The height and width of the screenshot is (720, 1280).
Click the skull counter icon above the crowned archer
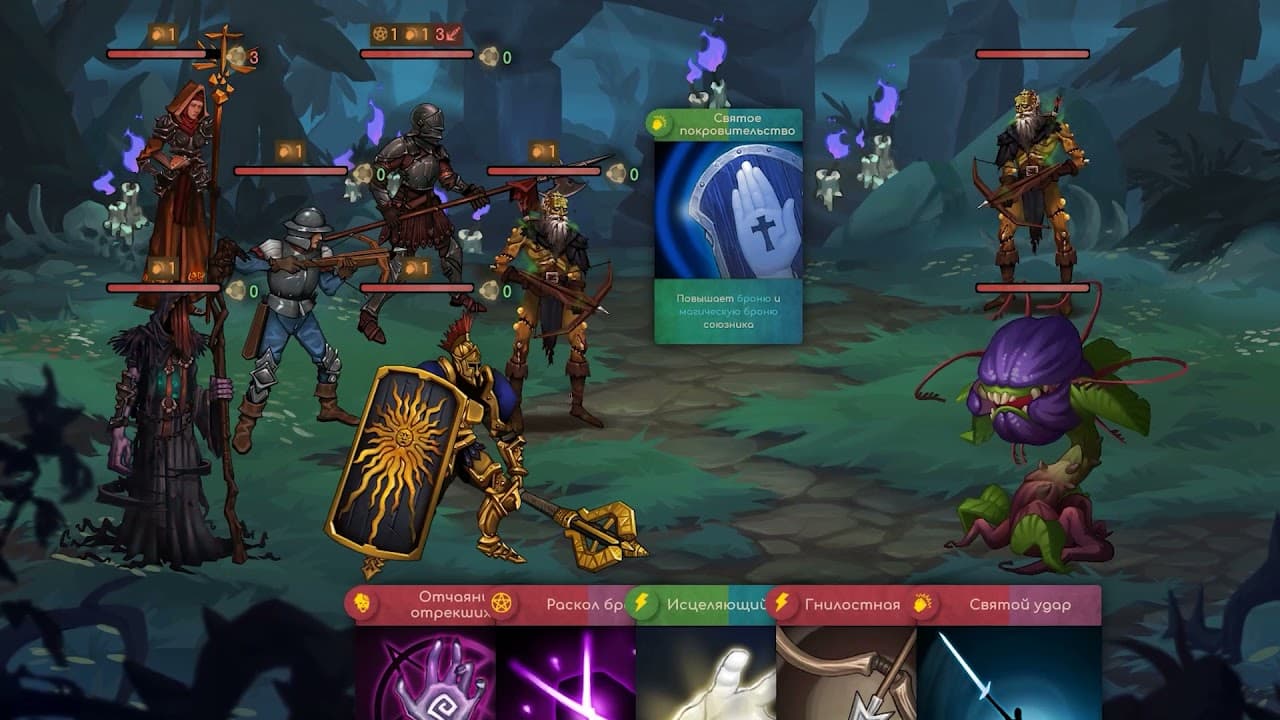pos(618,172)
